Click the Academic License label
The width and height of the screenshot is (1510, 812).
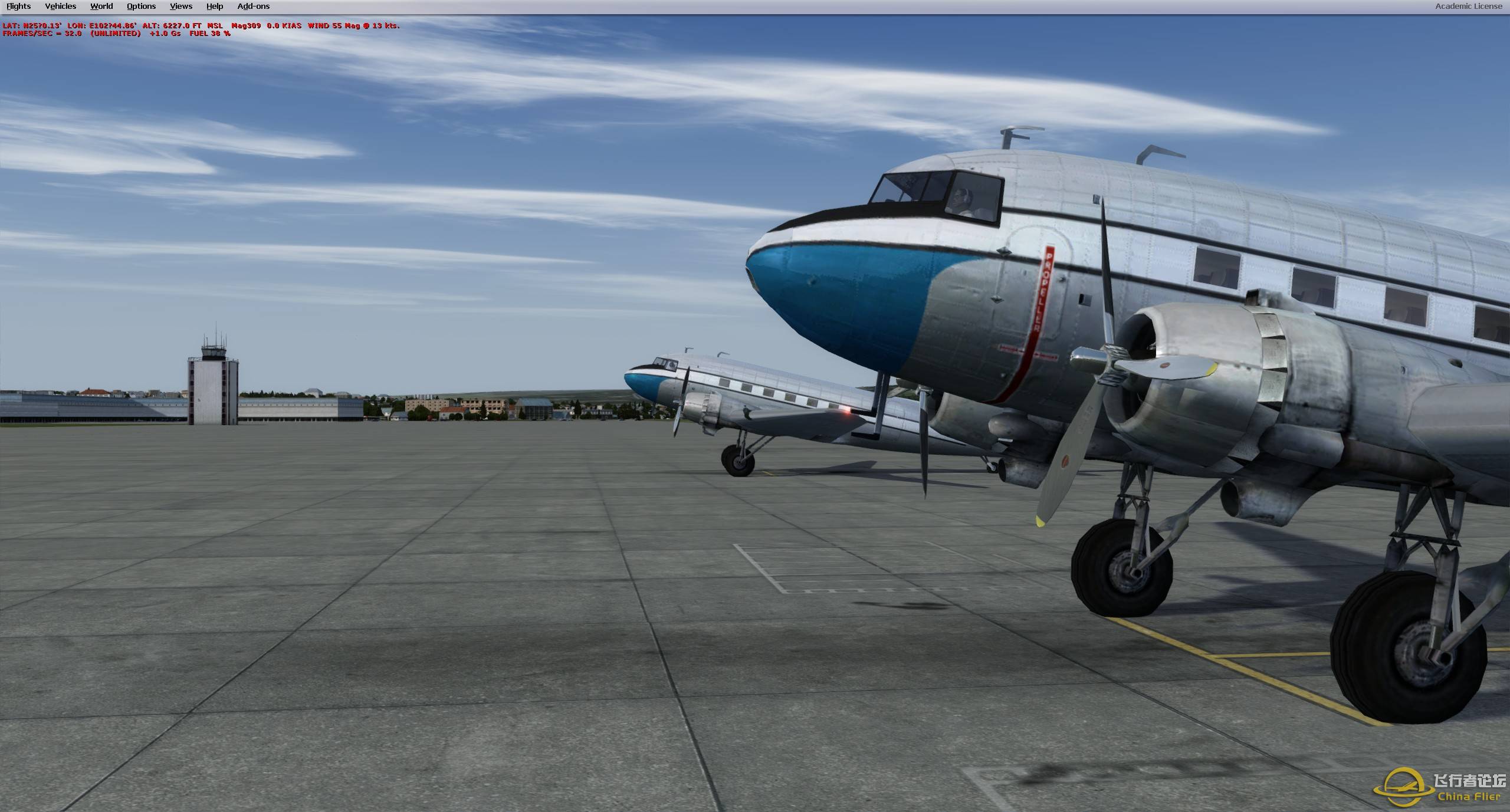tap(1467, 6)
